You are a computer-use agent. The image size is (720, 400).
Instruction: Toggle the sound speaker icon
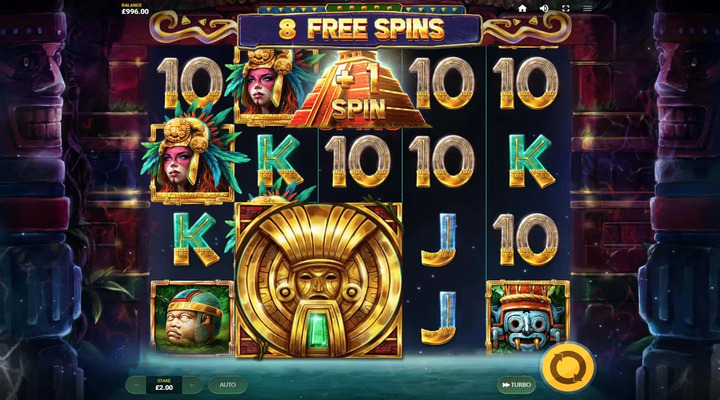[544, 8]
